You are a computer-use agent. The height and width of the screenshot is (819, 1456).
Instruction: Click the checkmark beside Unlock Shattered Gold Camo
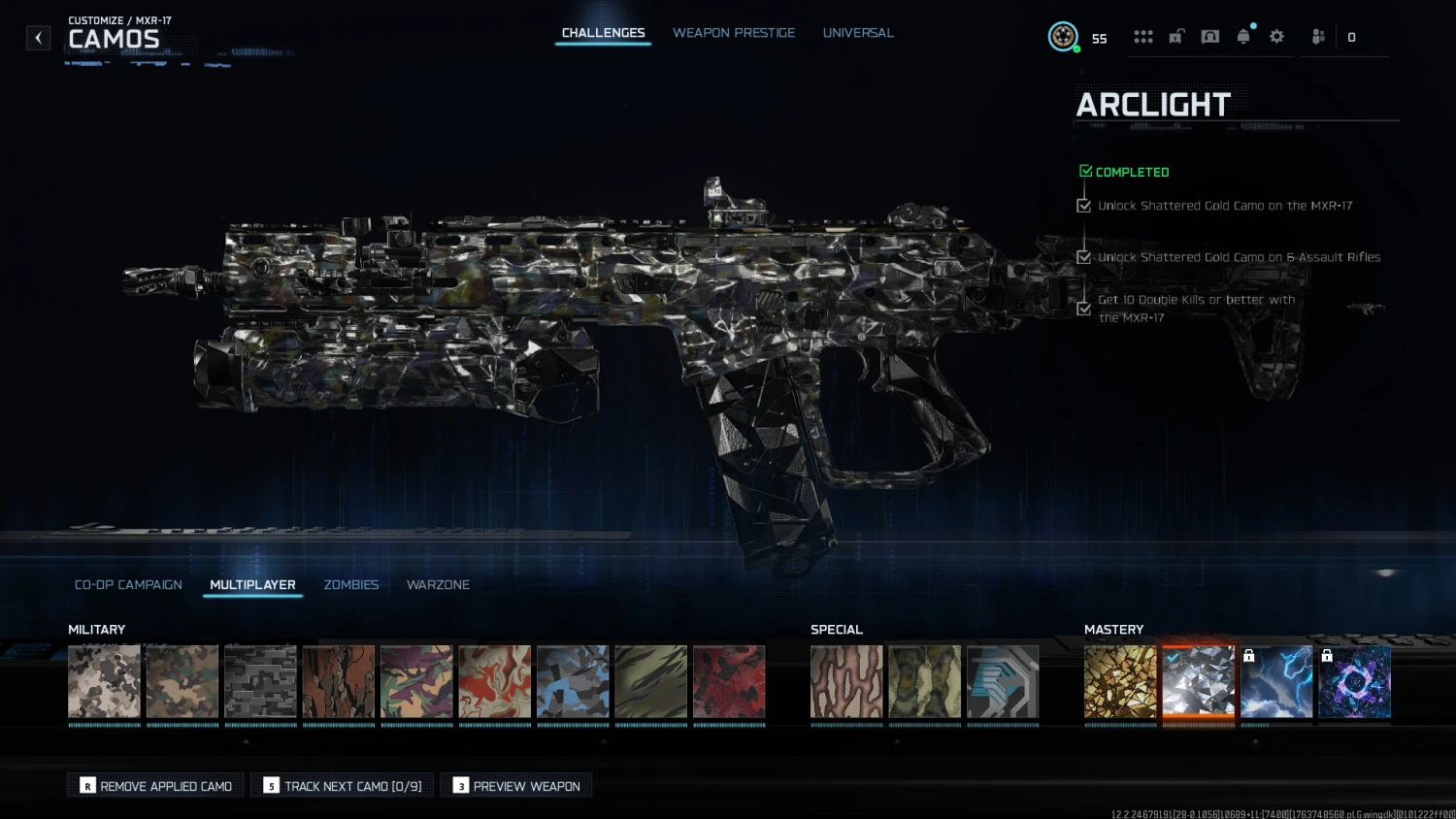(x=1084, y=205)
